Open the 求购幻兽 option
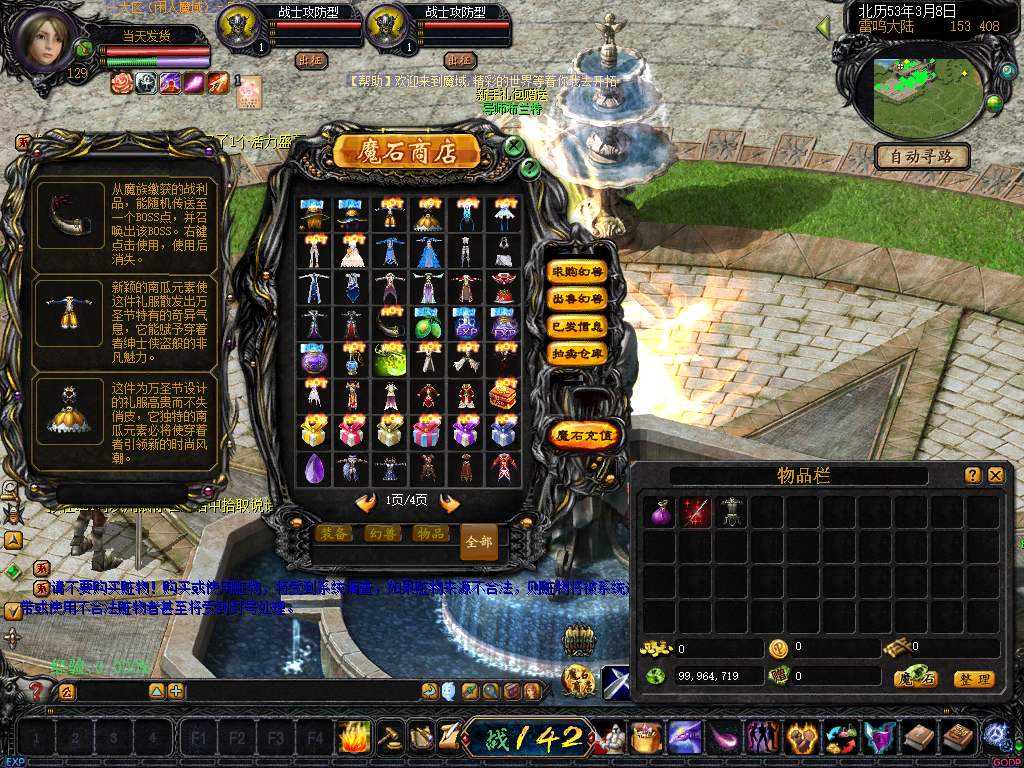 pyautogui.click(x=578, y=272)
